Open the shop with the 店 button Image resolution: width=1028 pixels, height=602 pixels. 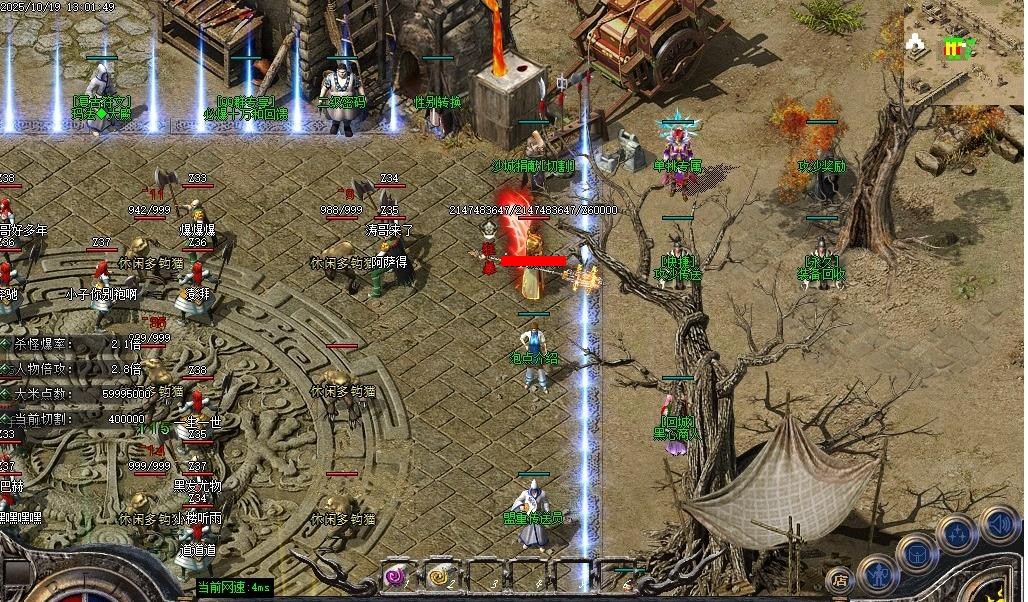point(840,579)
